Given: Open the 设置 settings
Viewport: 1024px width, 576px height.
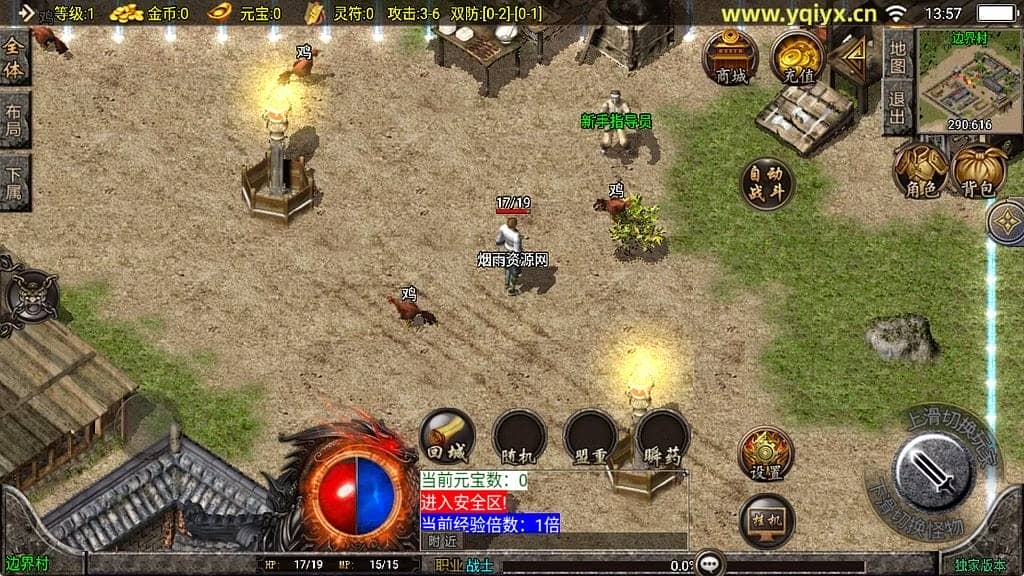Looking at the screenshot, I should pyautogui.click(x=765, y=454).
